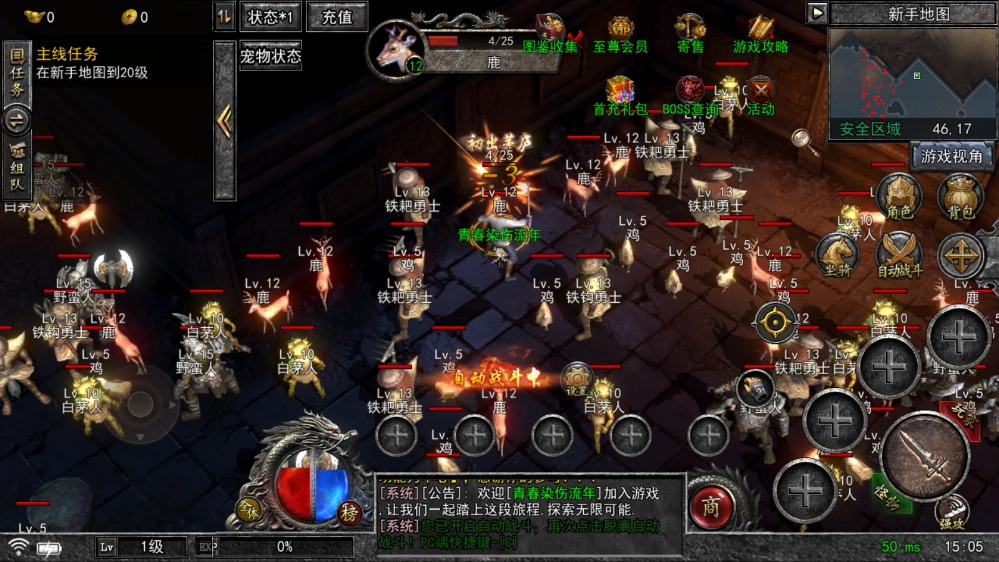Open the BOSS查询 lookup icon
Image resolution: width=999 pixels, height=562 pixels.
tap(690, 93)
